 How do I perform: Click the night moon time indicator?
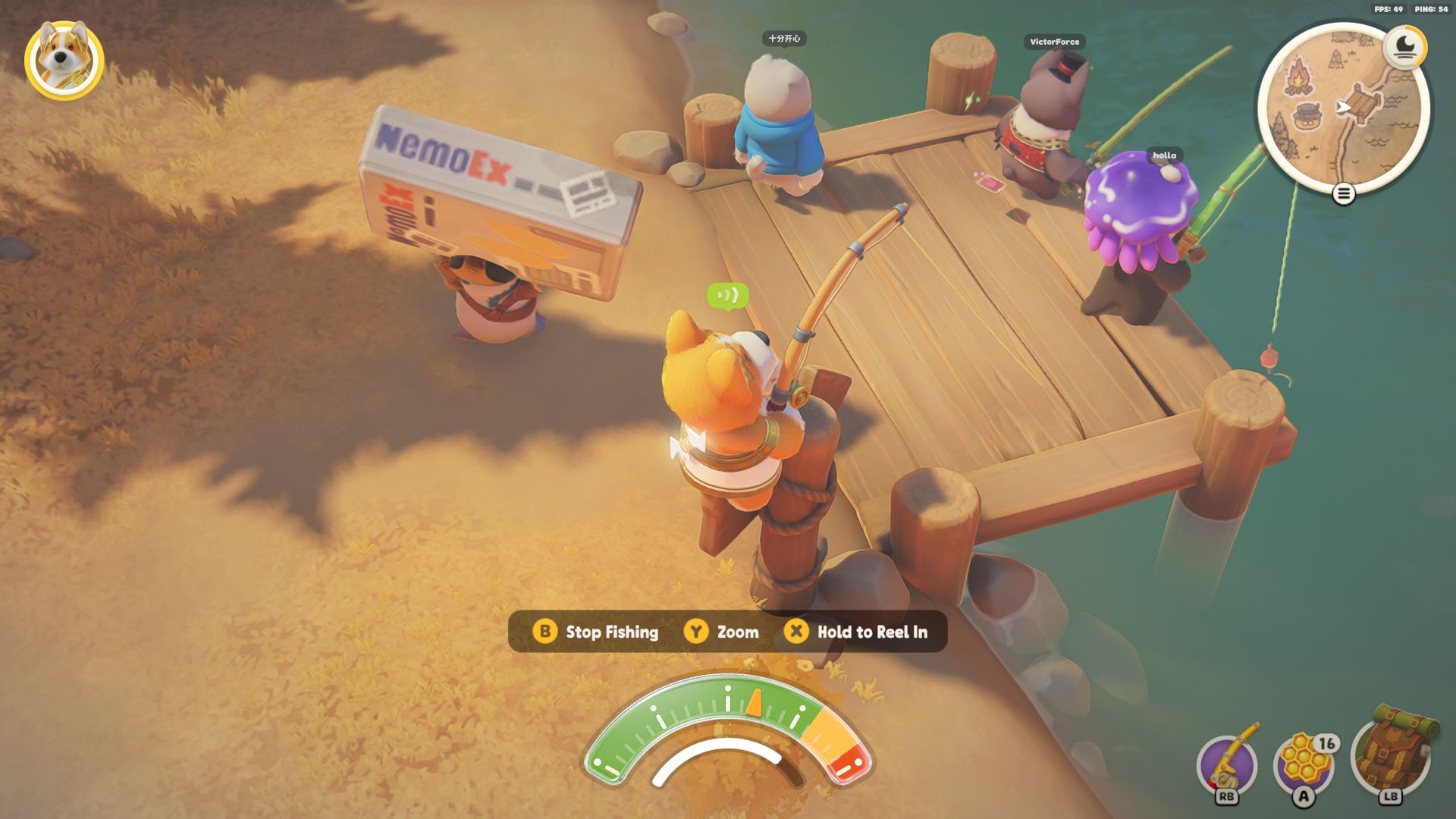coord(1405,46)
